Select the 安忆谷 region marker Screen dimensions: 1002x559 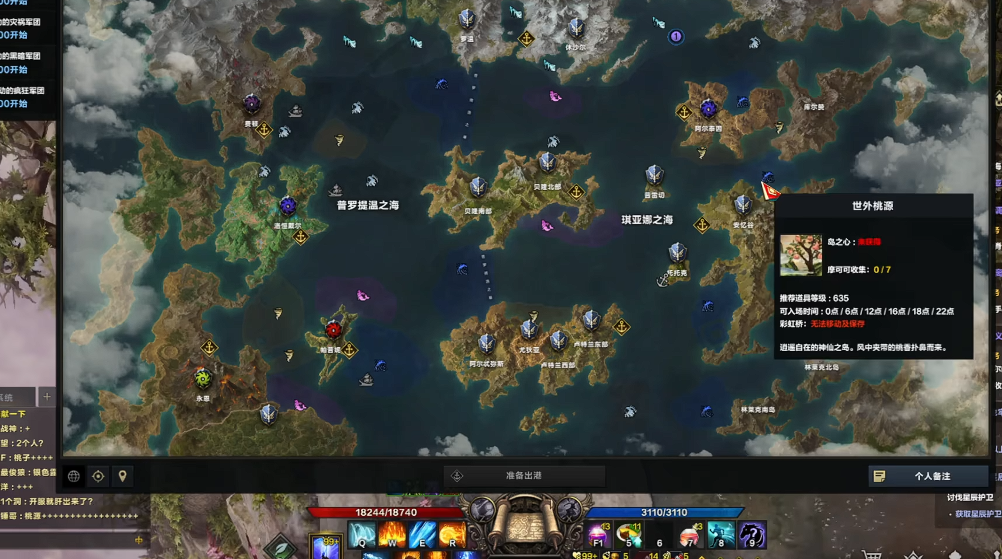coord(742,205)
